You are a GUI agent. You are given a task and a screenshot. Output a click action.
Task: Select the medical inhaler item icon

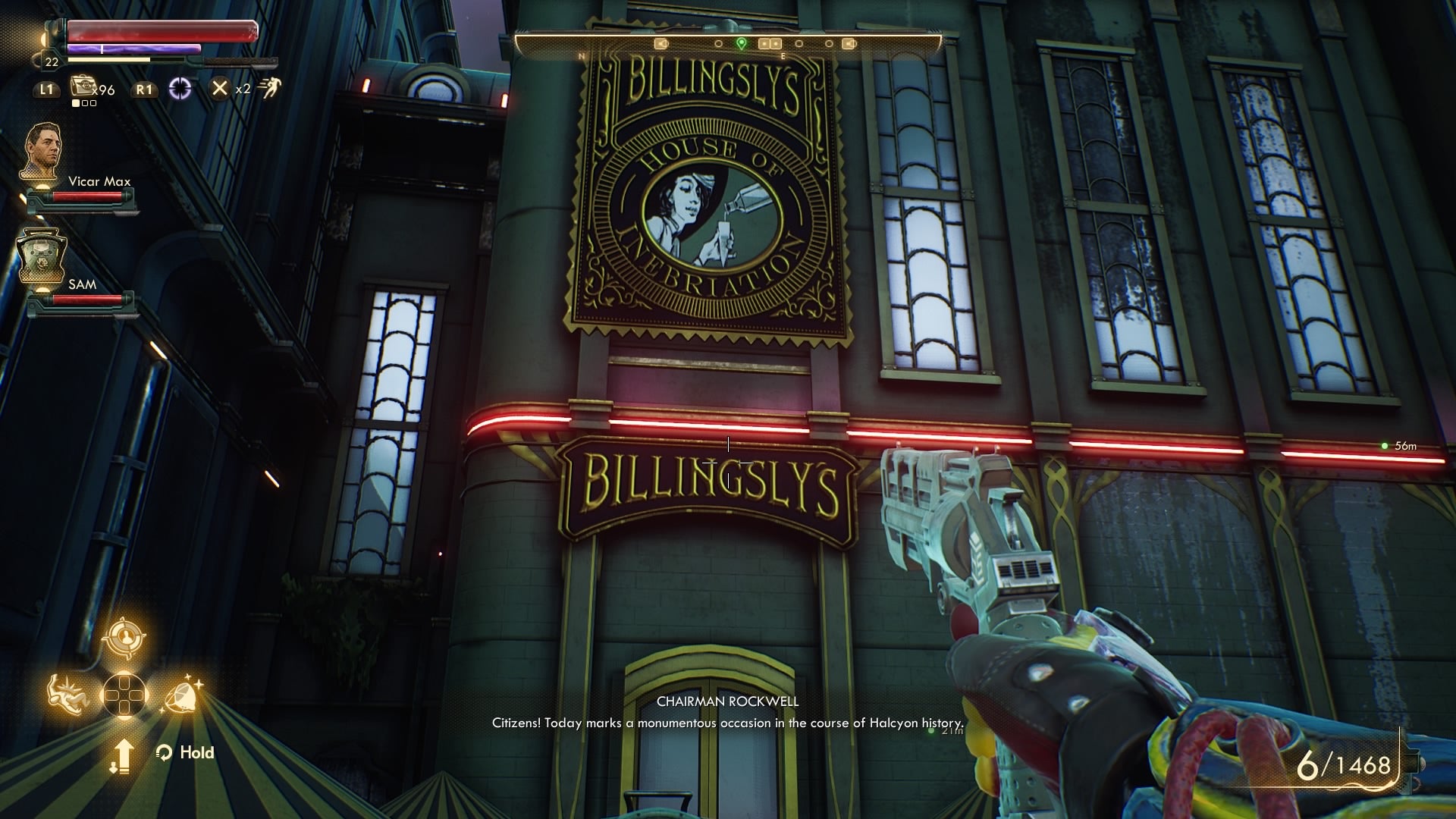click(81, 87)
